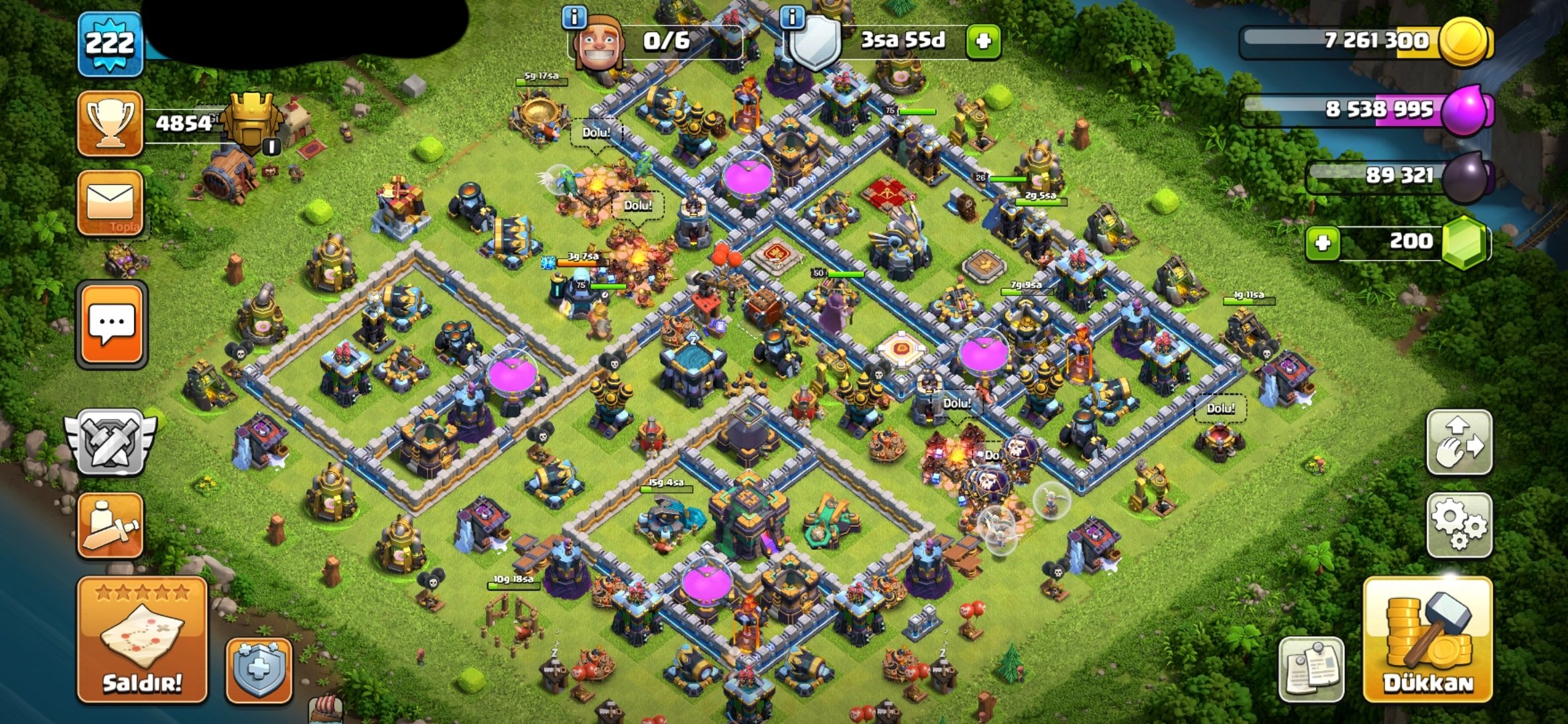Buy more gems with green plus
The width and height of the screenshot is (1568, 724).
pyautogui.click(x=1323, y=243)
